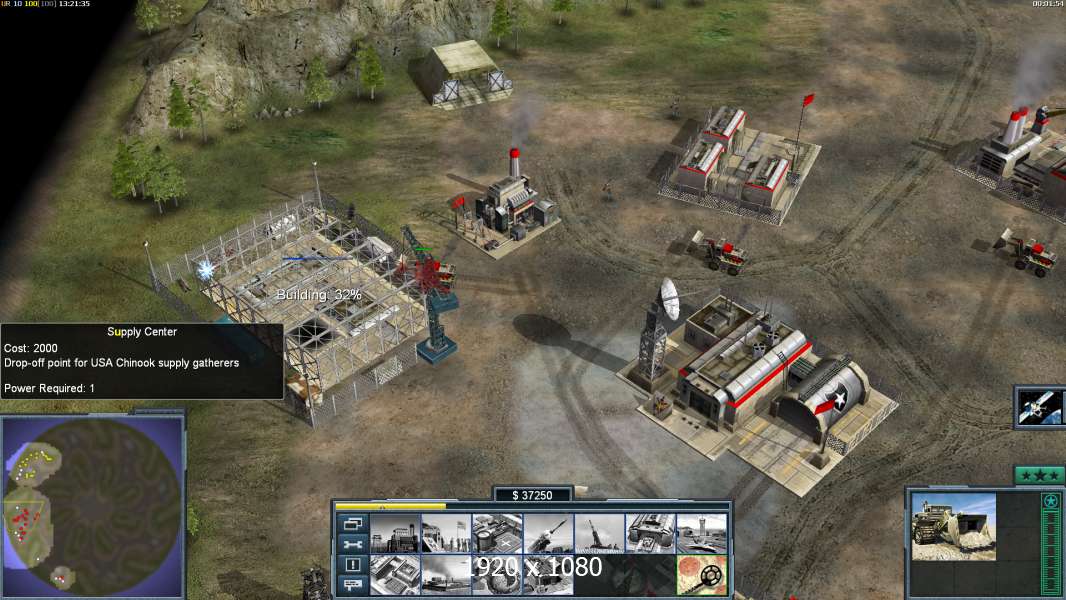The image size is (1066, 600).
Task: Select the Strategy Center build icon
Action: coord(394,575)
